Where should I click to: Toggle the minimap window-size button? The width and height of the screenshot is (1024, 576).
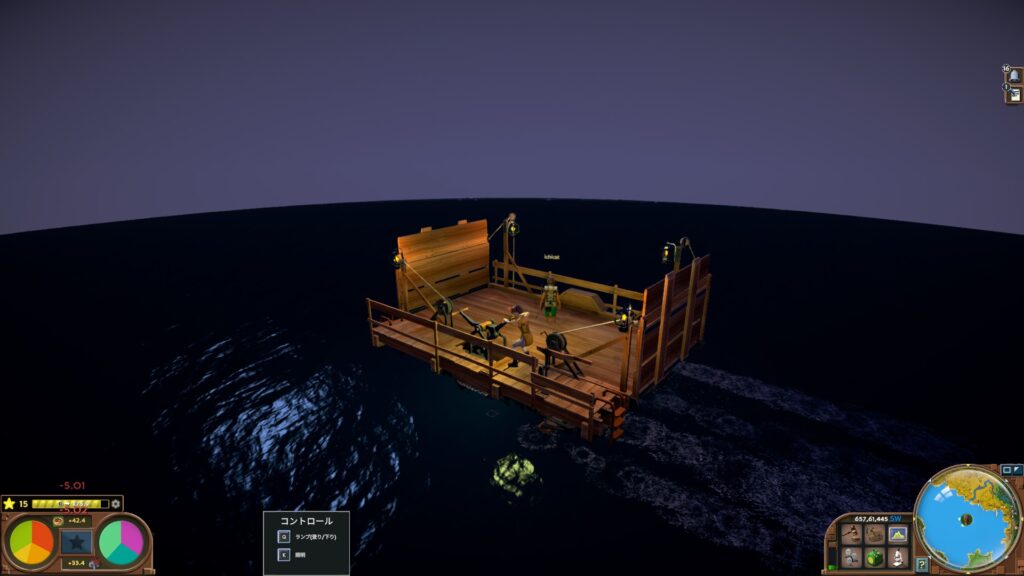(x=1007, y=469)
